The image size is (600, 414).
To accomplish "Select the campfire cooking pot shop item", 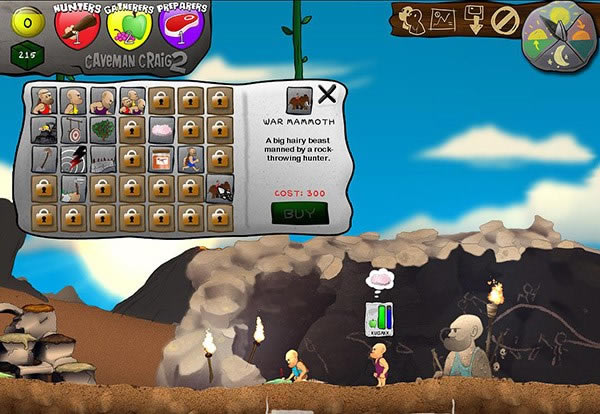I will [x=43, y=129].
